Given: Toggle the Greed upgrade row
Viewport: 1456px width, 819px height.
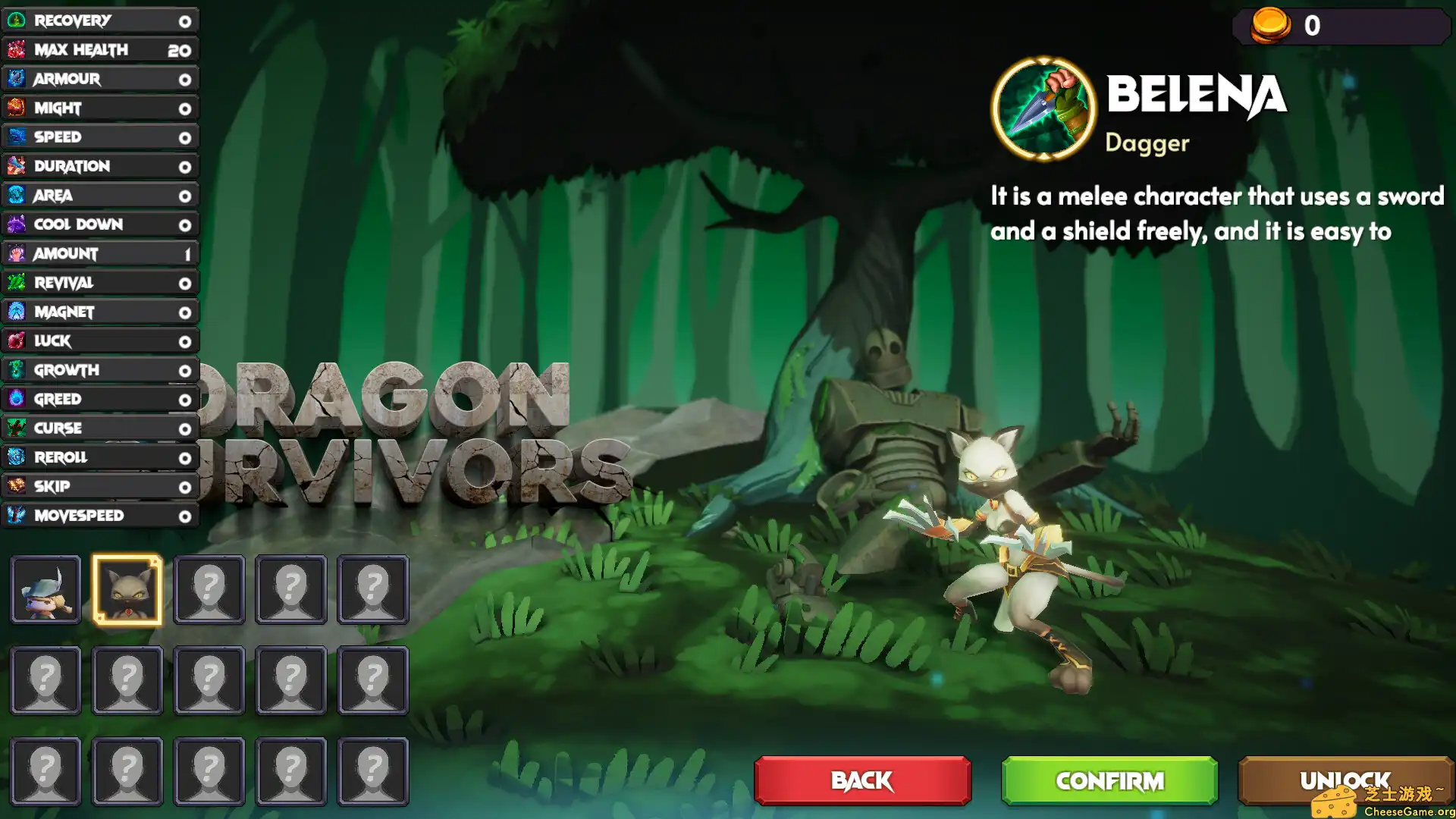Looking at the screenshot, I should tap(99, 399).
